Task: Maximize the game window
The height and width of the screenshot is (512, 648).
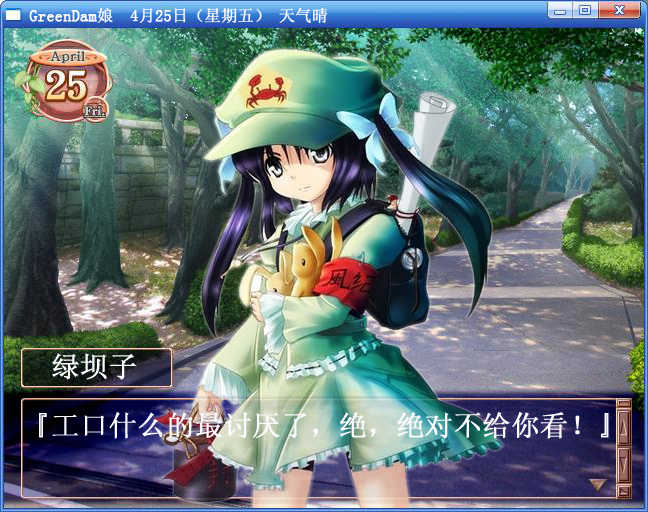Action: [585, 11]
